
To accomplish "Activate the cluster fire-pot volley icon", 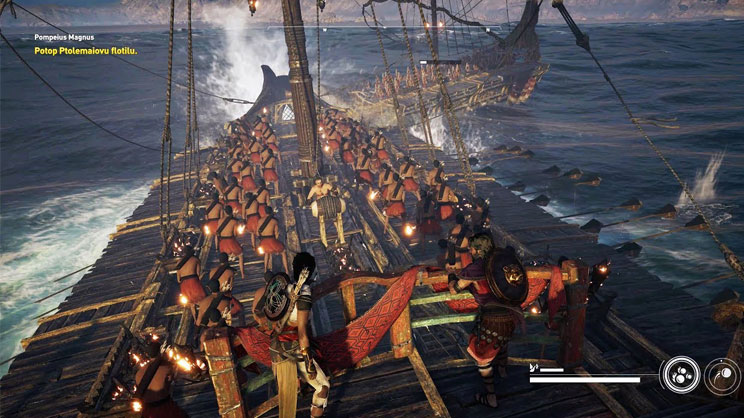I will click(680, 376).
